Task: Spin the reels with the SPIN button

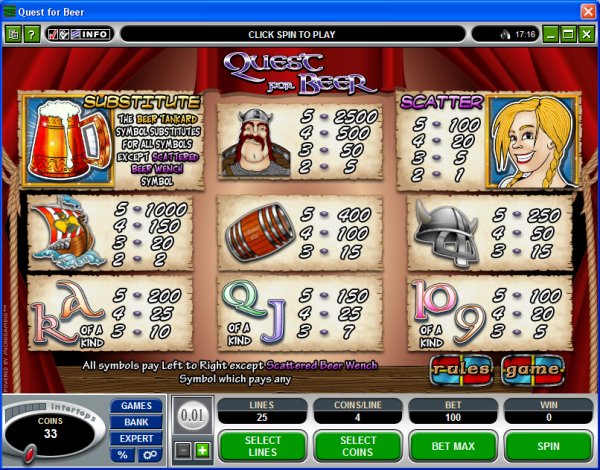Action: [548, 446]
